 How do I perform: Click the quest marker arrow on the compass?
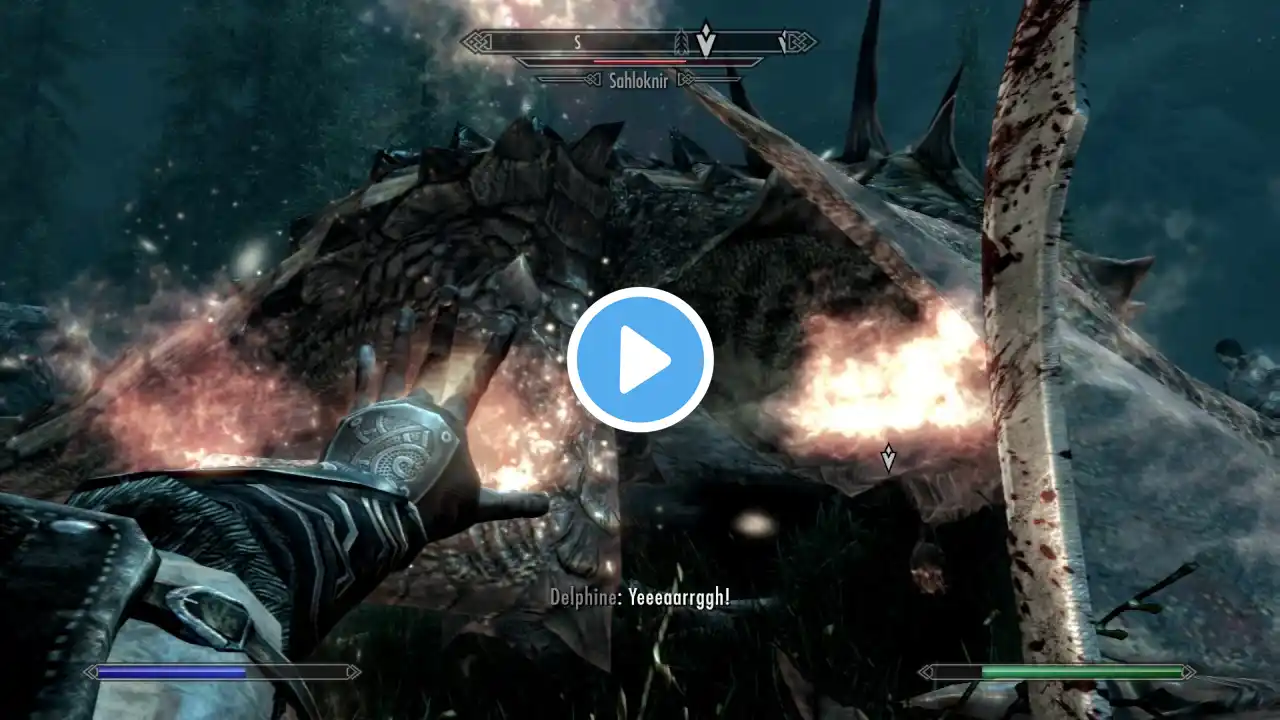pos(706,39)
